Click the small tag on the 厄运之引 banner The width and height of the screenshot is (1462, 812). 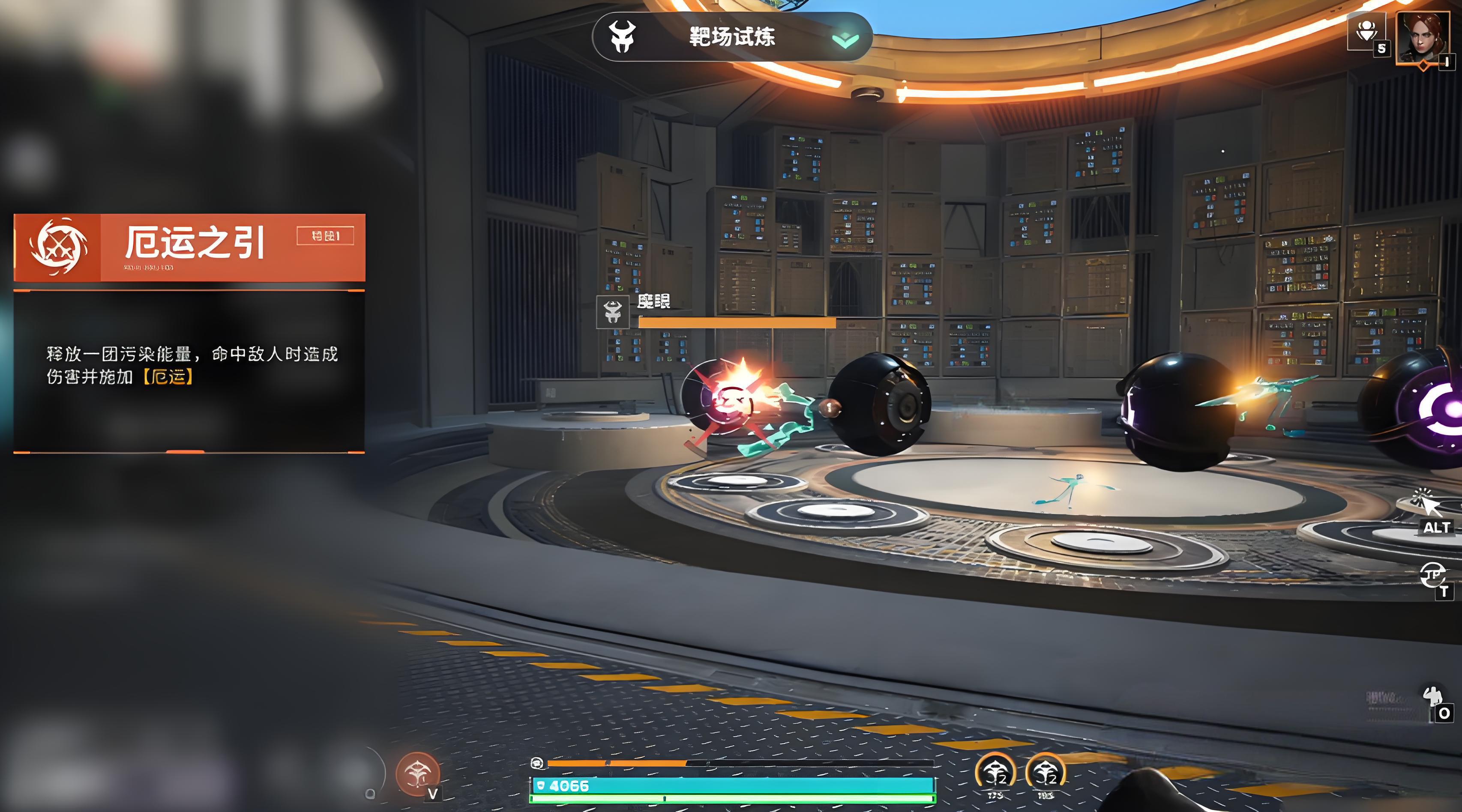[x=325, y=236]
